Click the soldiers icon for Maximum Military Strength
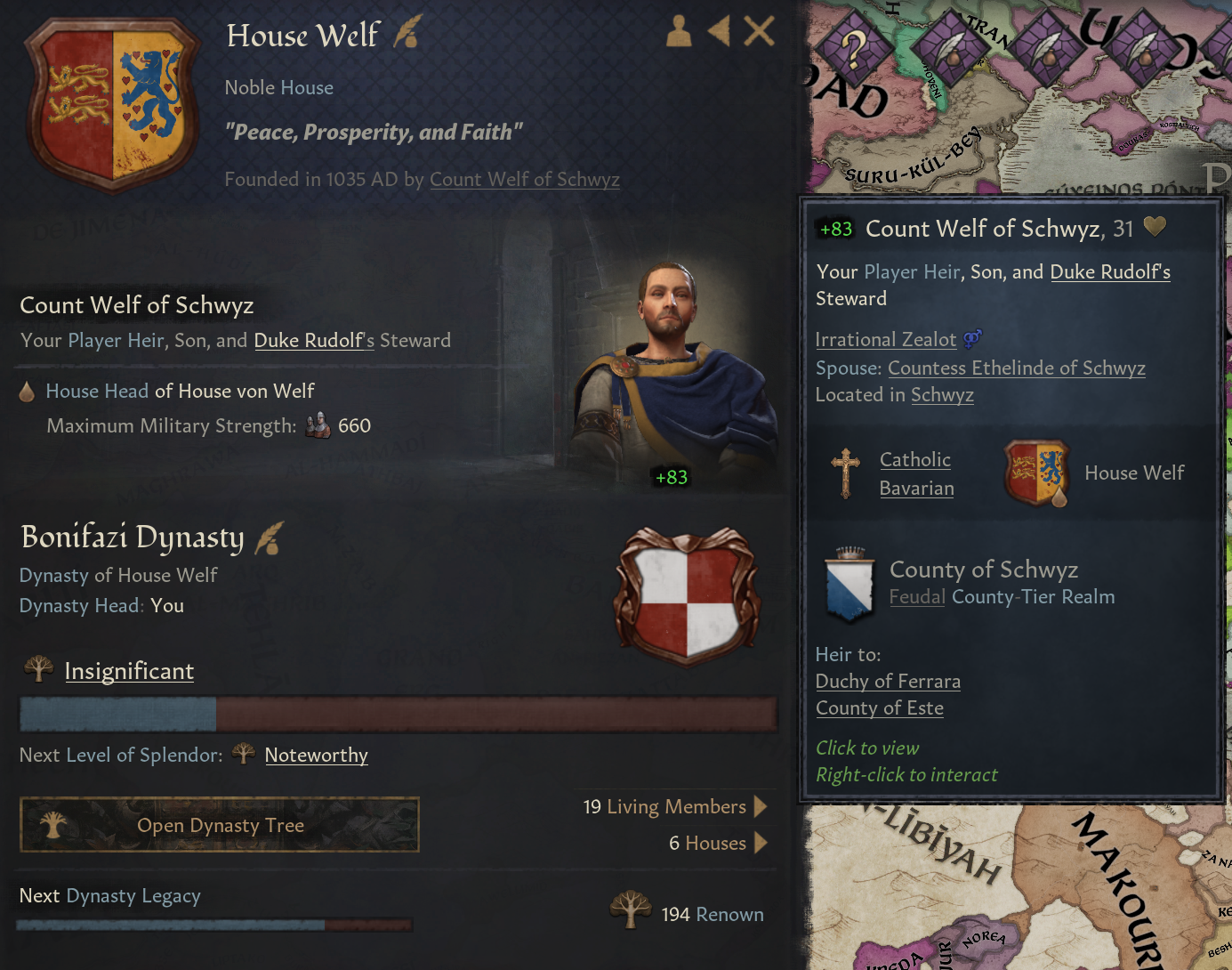This screenshot has height=970, width=1232. click(316, 425)
